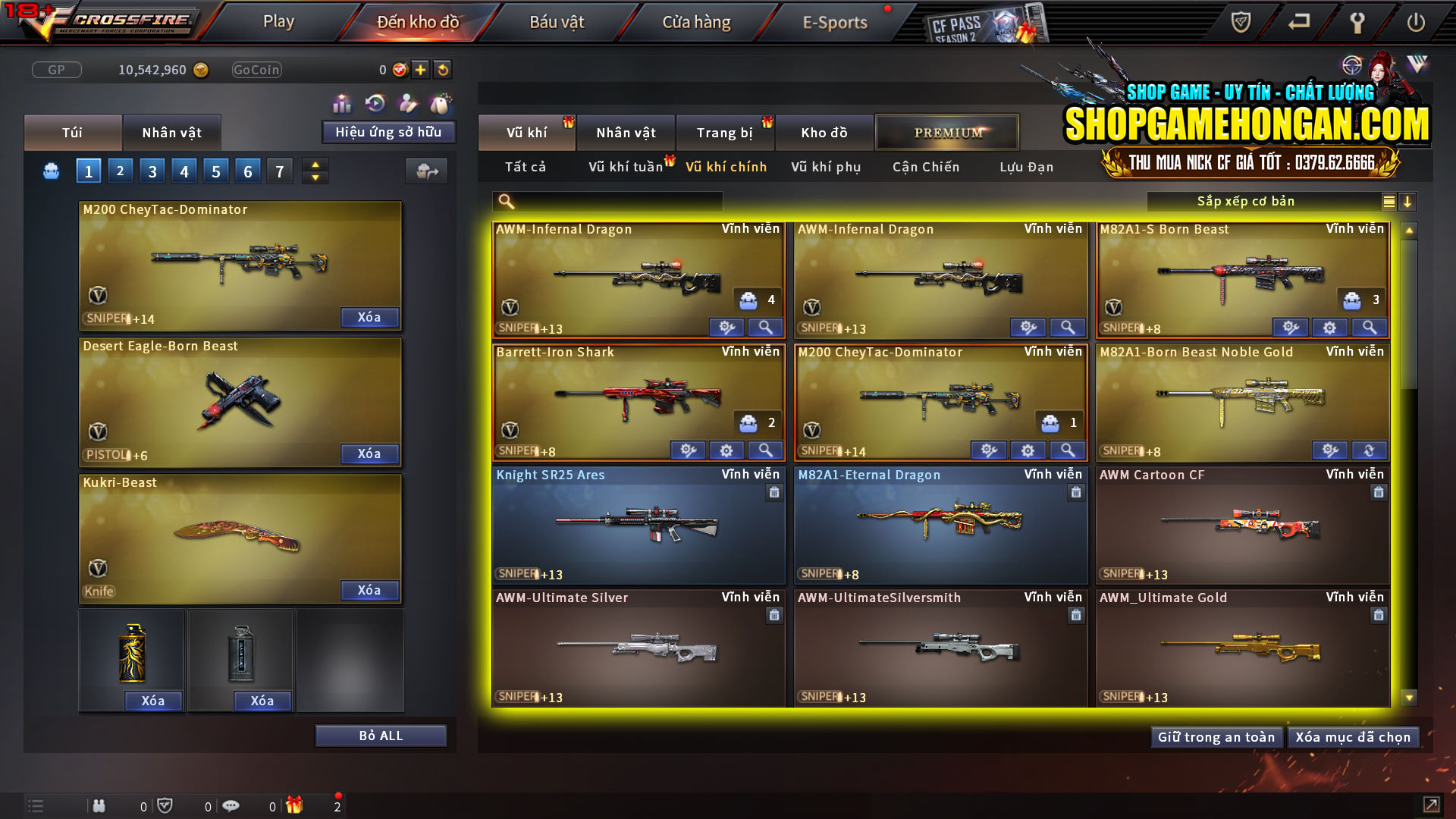Screen dimensions: 1456x819
Task: Open the Cận Chiến weapon filter tab
Action: 925,167
